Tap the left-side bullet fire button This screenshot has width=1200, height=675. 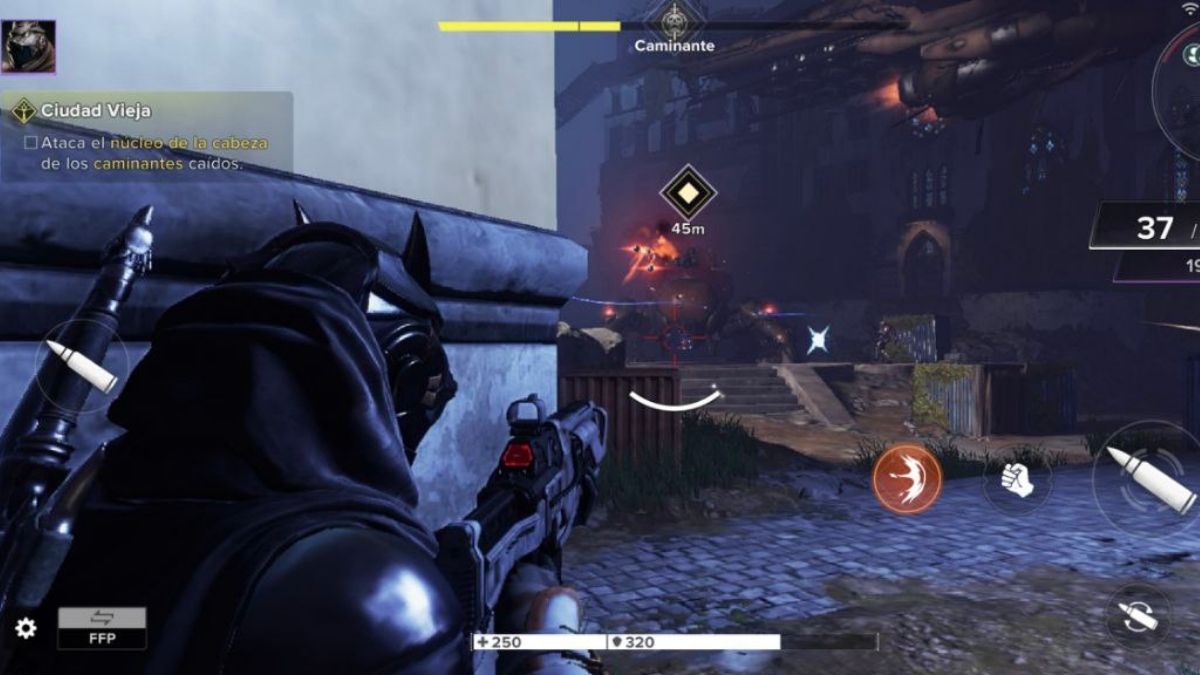82,366
